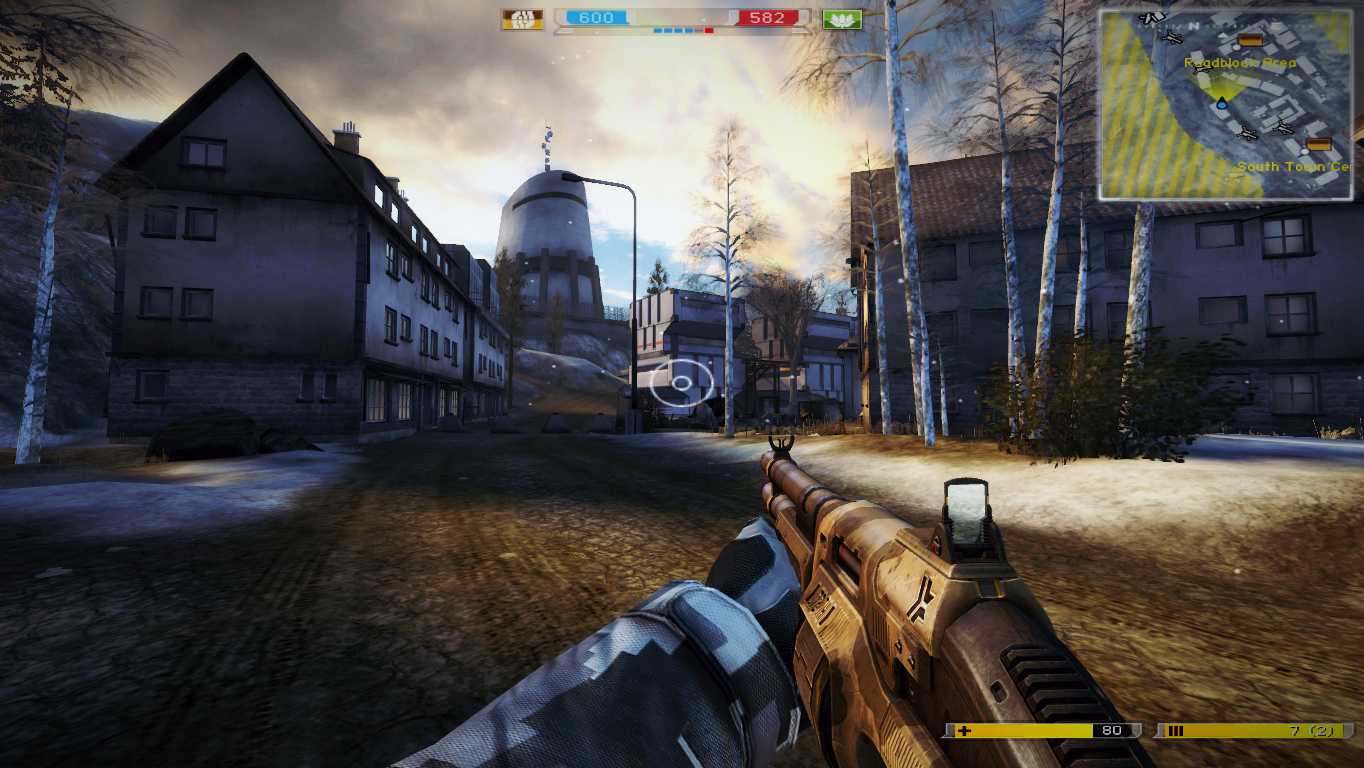Click the minimap in the corner
This screenshot has width=1364, height=768.
pos(1226,104)
